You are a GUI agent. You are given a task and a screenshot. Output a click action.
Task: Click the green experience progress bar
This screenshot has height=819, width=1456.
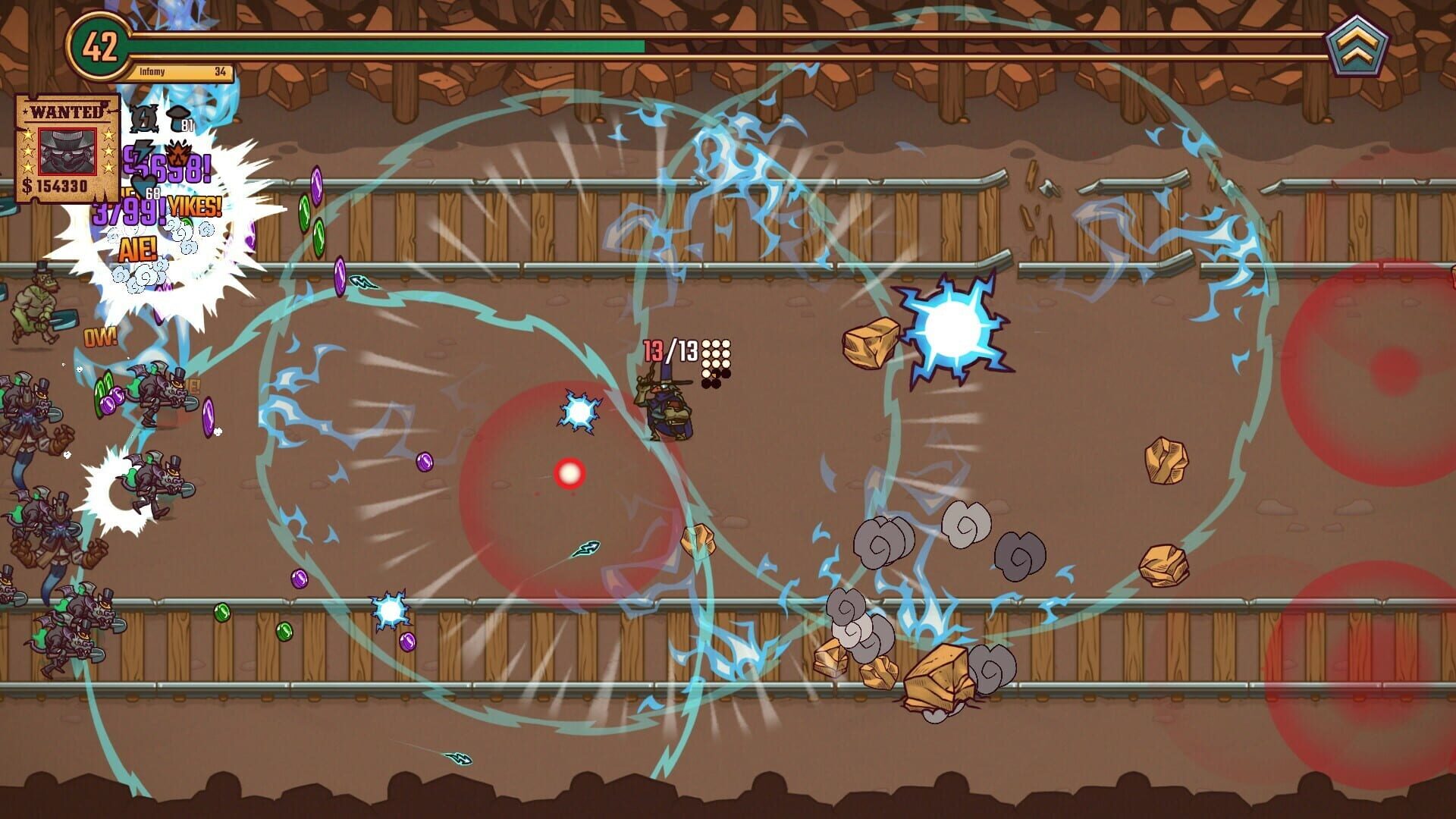pos(379,48)
